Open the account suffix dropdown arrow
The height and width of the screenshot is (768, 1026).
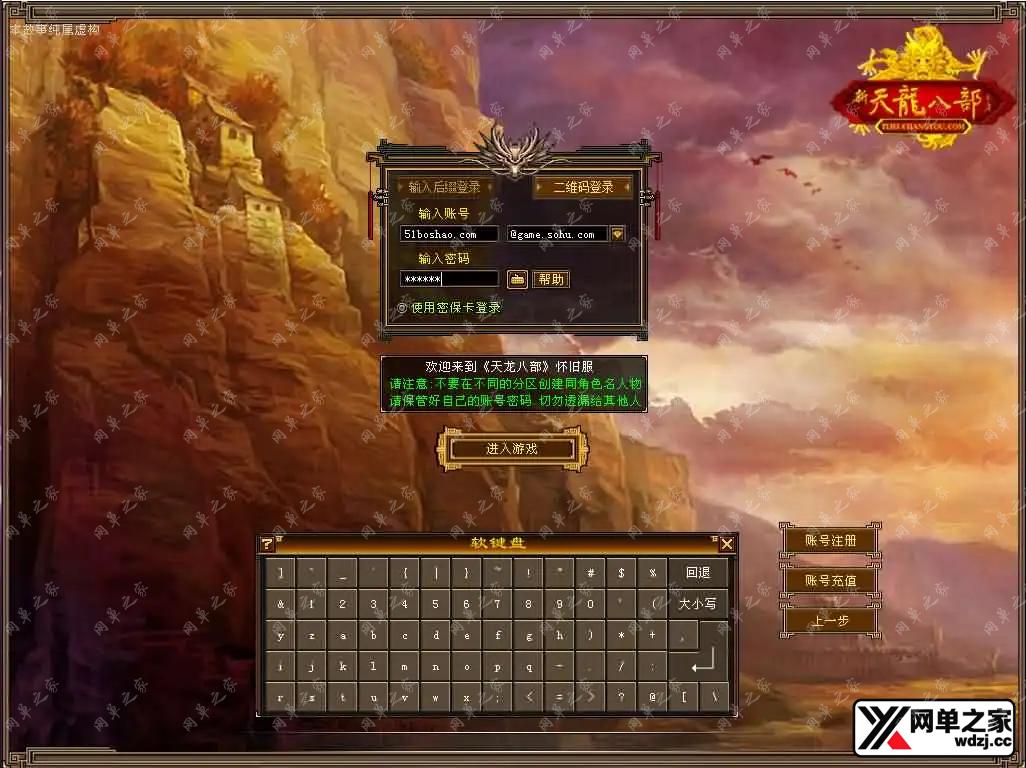pos(618,234)
